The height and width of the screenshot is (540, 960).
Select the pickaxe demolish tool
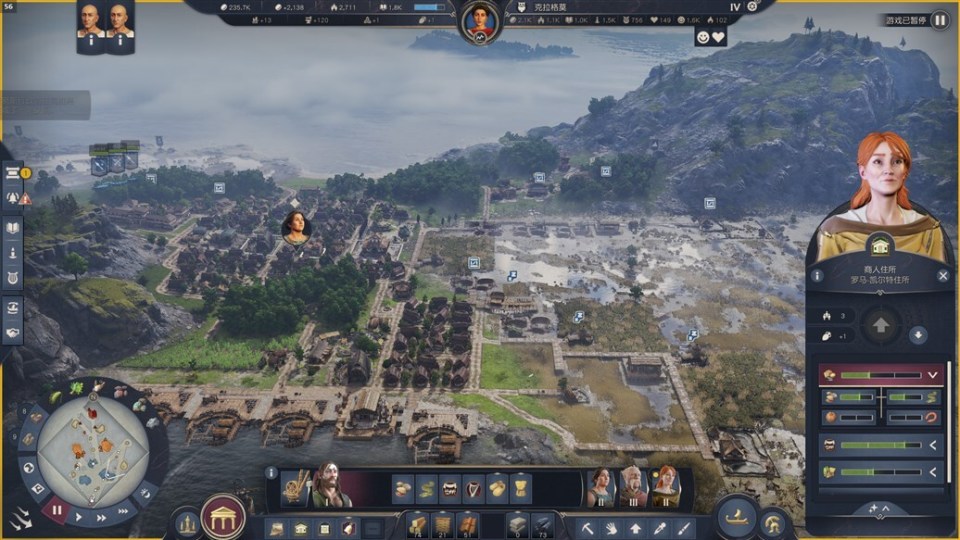[588, 527]
